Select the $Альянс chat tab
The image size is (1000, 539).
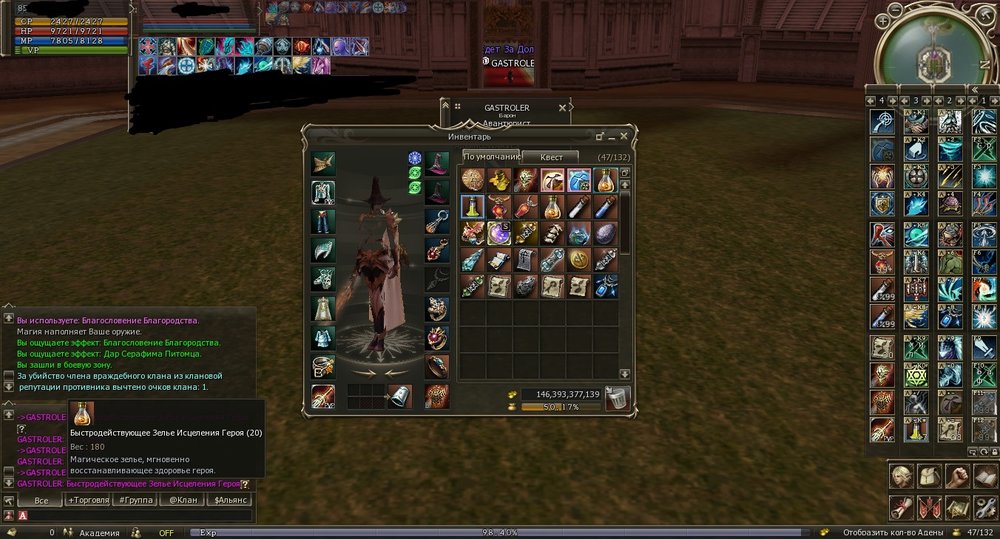pos(230,500)
